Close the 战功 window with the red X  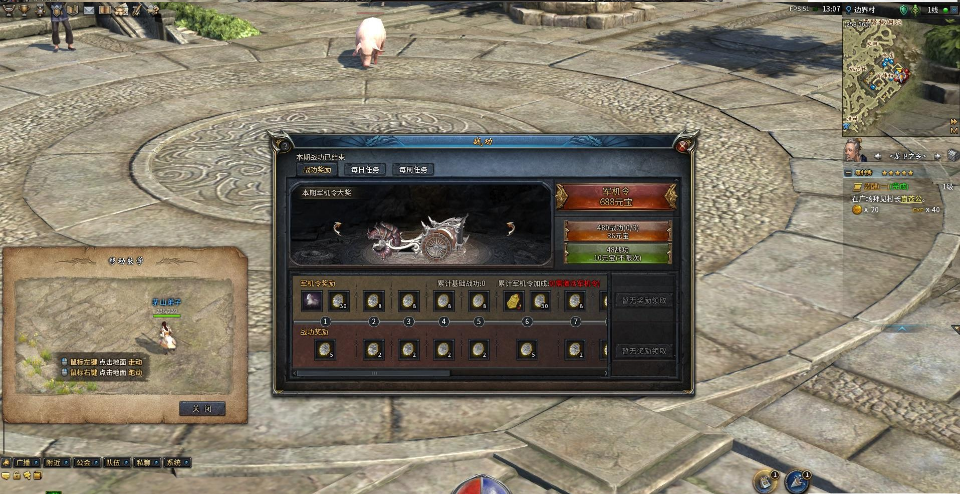pos(683,145)
